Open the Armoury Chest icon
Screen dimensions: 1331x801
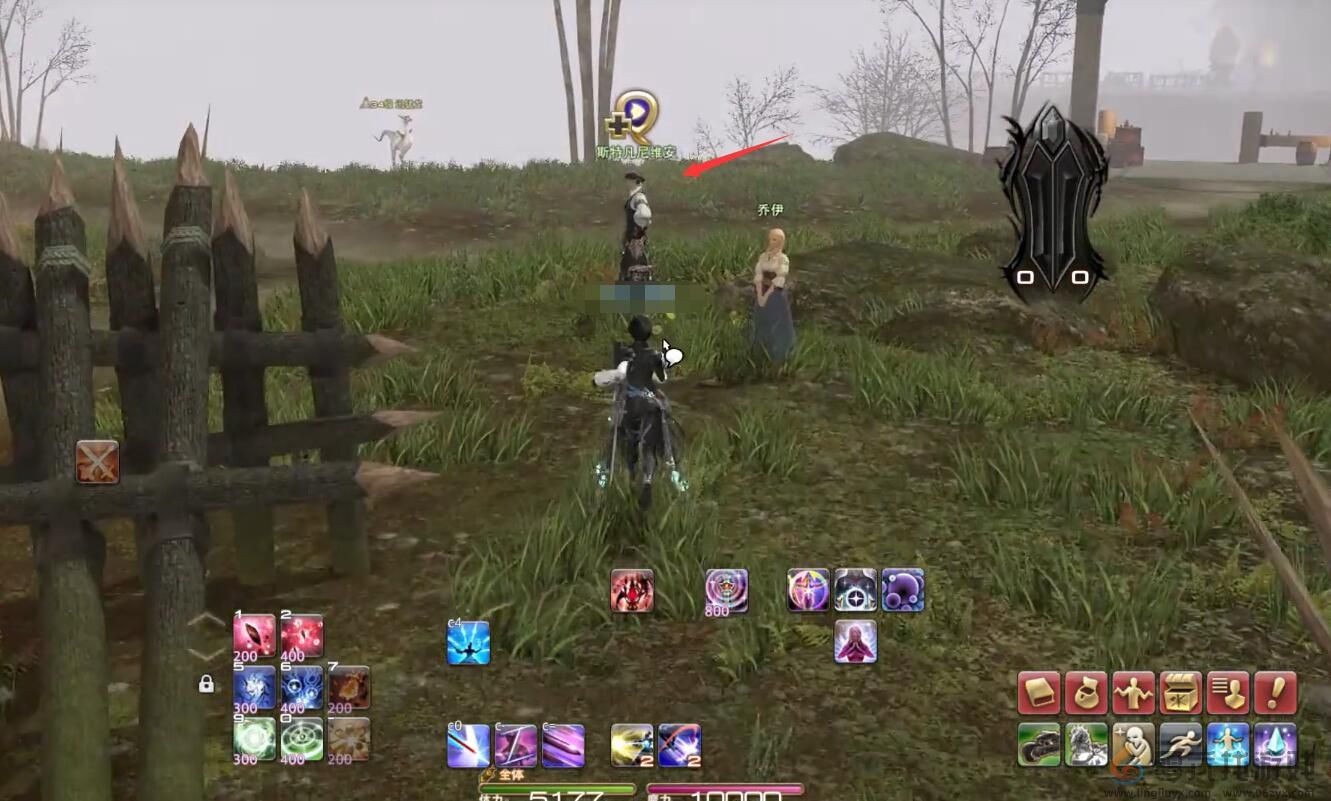click(1180, 691)
